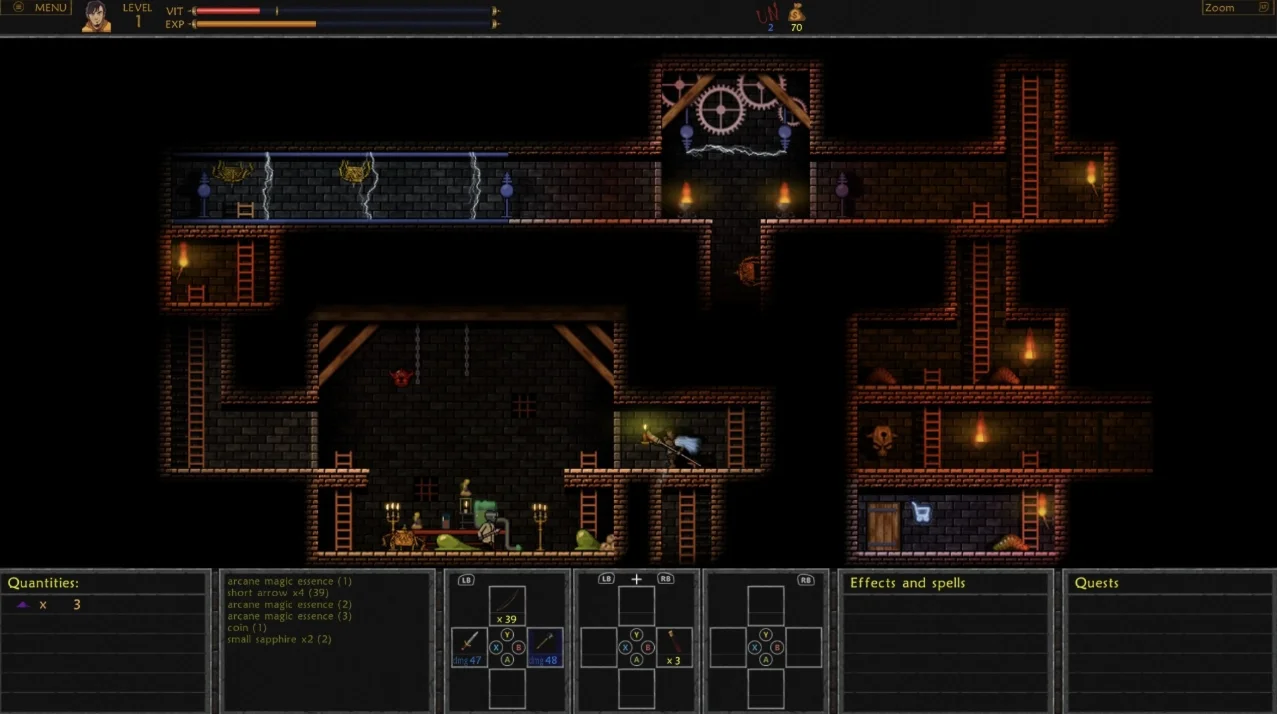
Task: Open the Quests panel
Action: pyautogui.click(x=1096, y=583)
